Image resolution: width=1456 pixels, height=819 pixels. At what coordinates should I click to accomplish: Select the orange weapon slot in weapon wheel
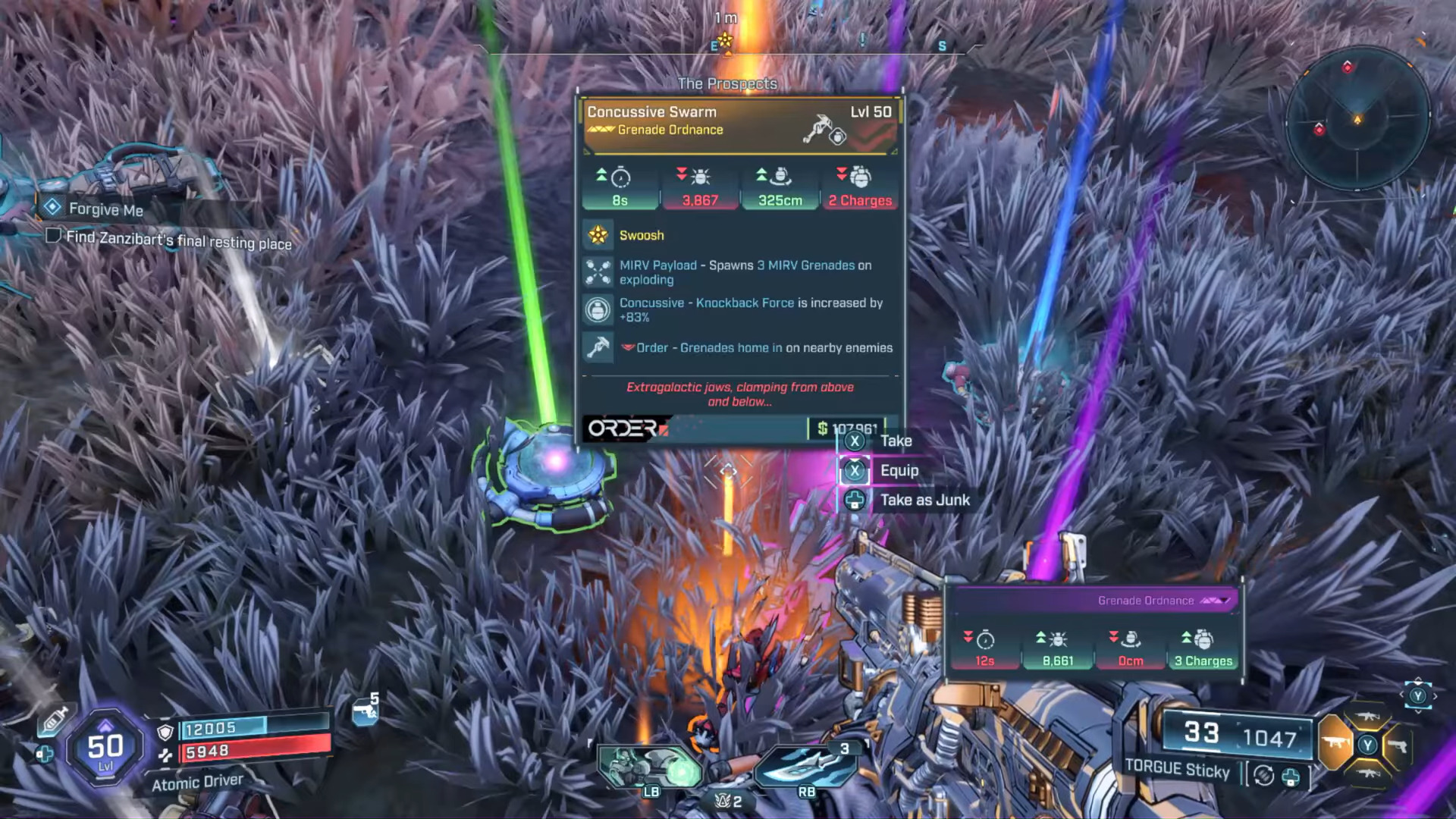pos(1336,742)
